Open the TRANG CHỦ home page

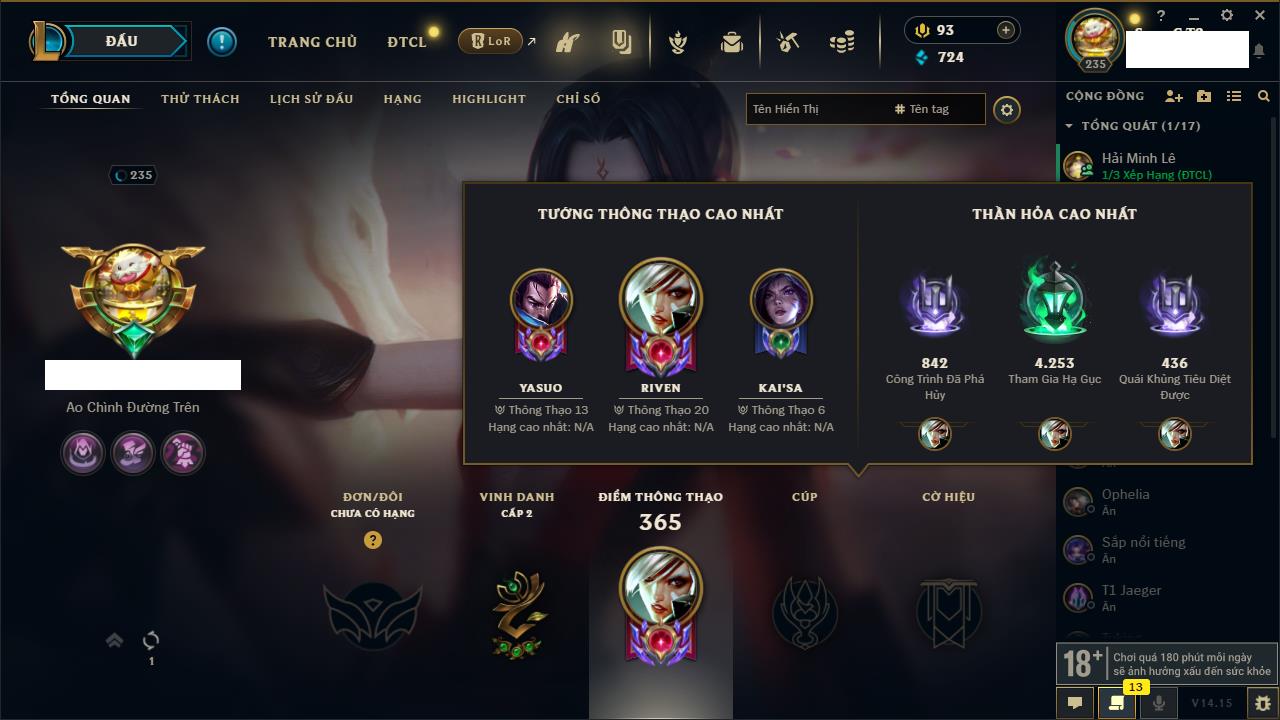point(312,42)
